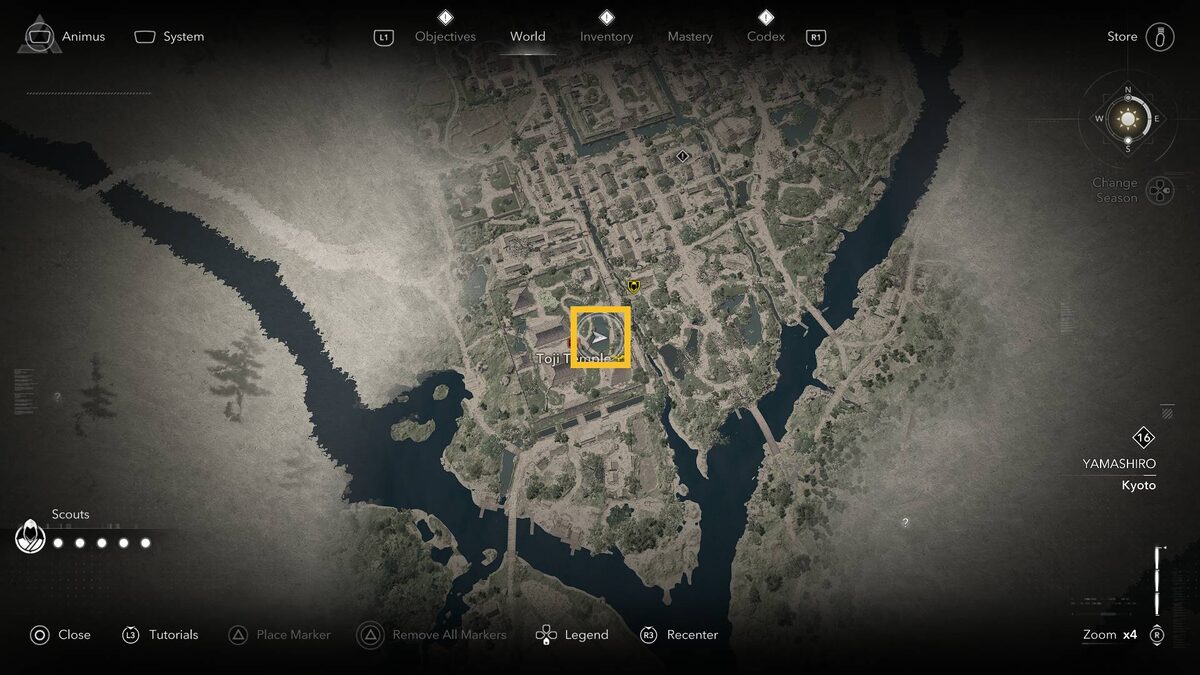This screenshot has width=1200, height=675.
Task: Recenter the map on the player
Action: (680, 635)
